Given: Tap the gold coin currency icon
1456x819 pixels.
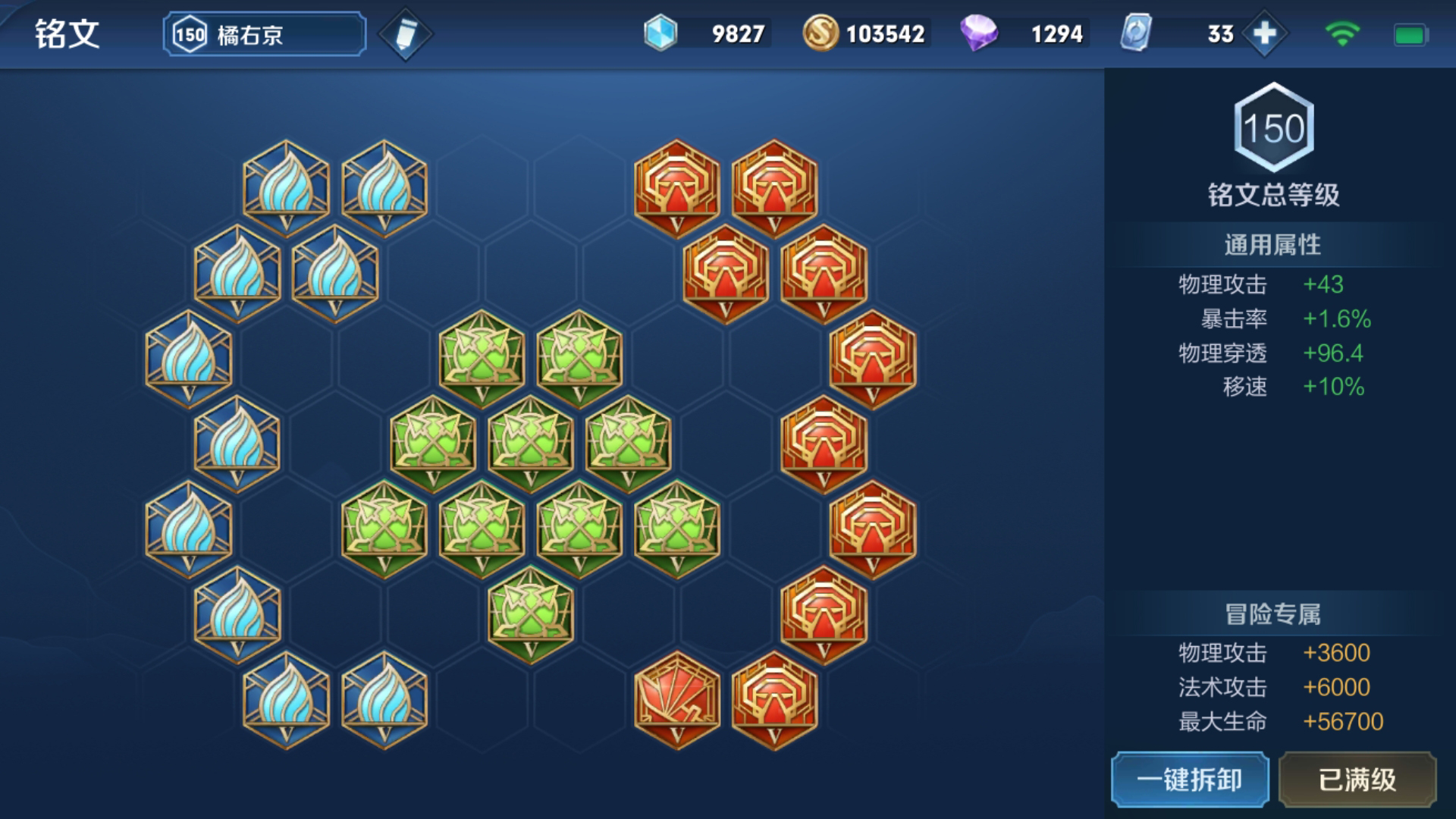Looking at the screenshot, I should [820, 34].
